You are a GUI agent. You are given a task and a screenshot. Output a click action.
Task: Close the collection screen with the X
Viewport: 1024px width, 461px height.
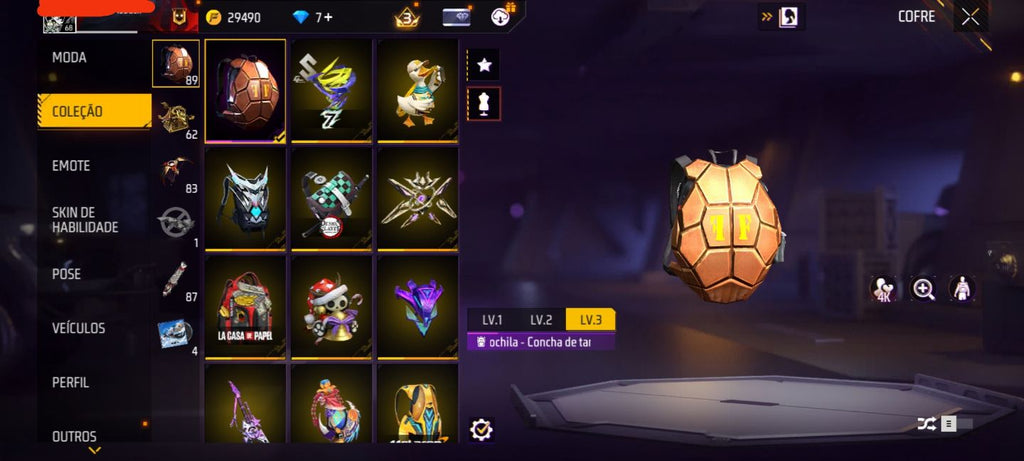[970, 16]
